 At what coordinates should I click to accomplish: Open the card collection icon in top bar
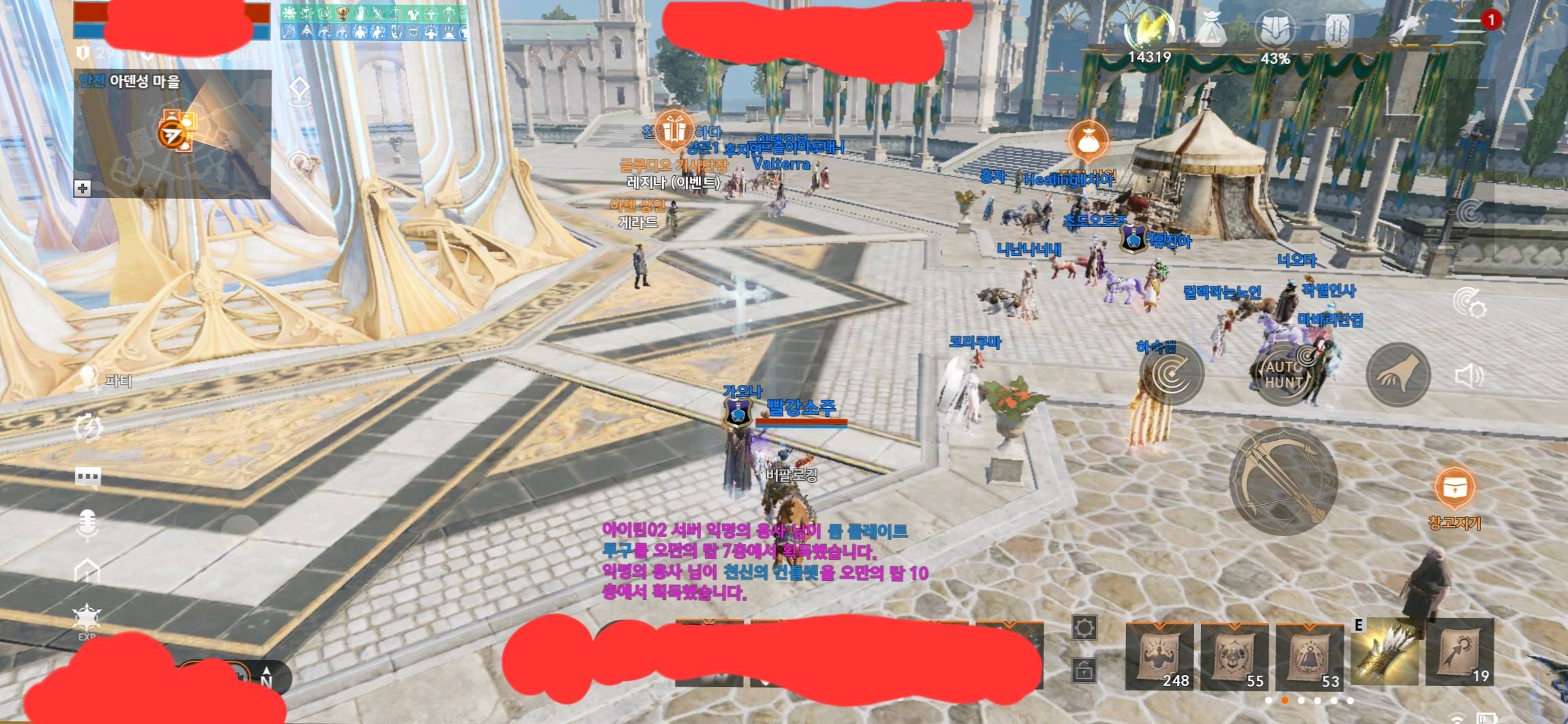click(x=1338, y=30)
